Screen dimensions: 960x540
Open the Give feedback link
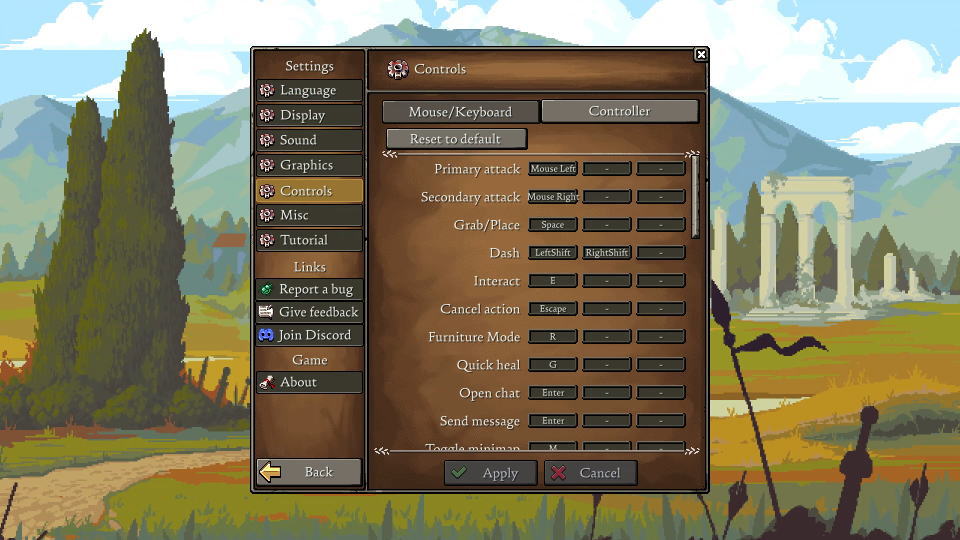pos(308,312)
